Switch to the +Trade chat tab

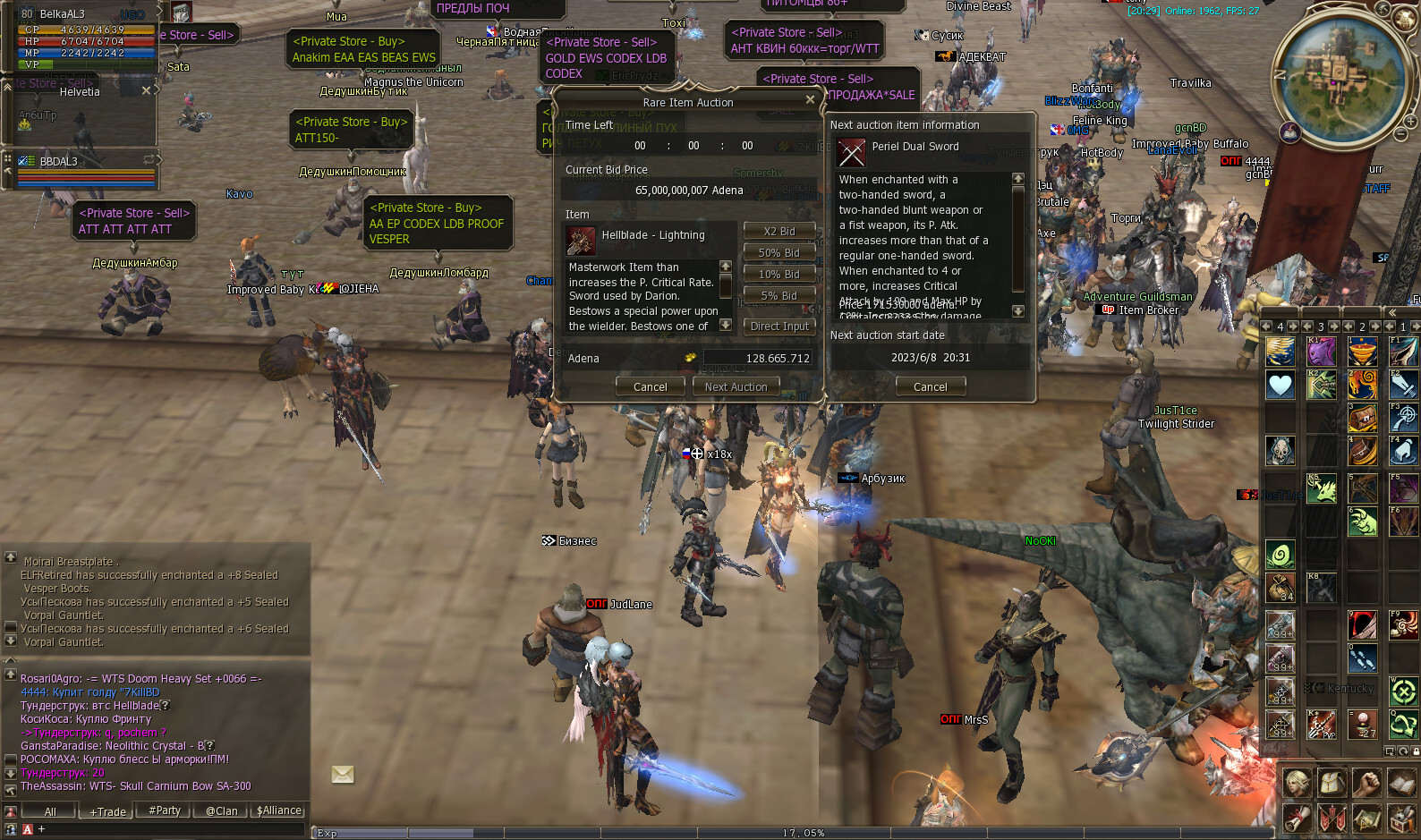(108, 811)
